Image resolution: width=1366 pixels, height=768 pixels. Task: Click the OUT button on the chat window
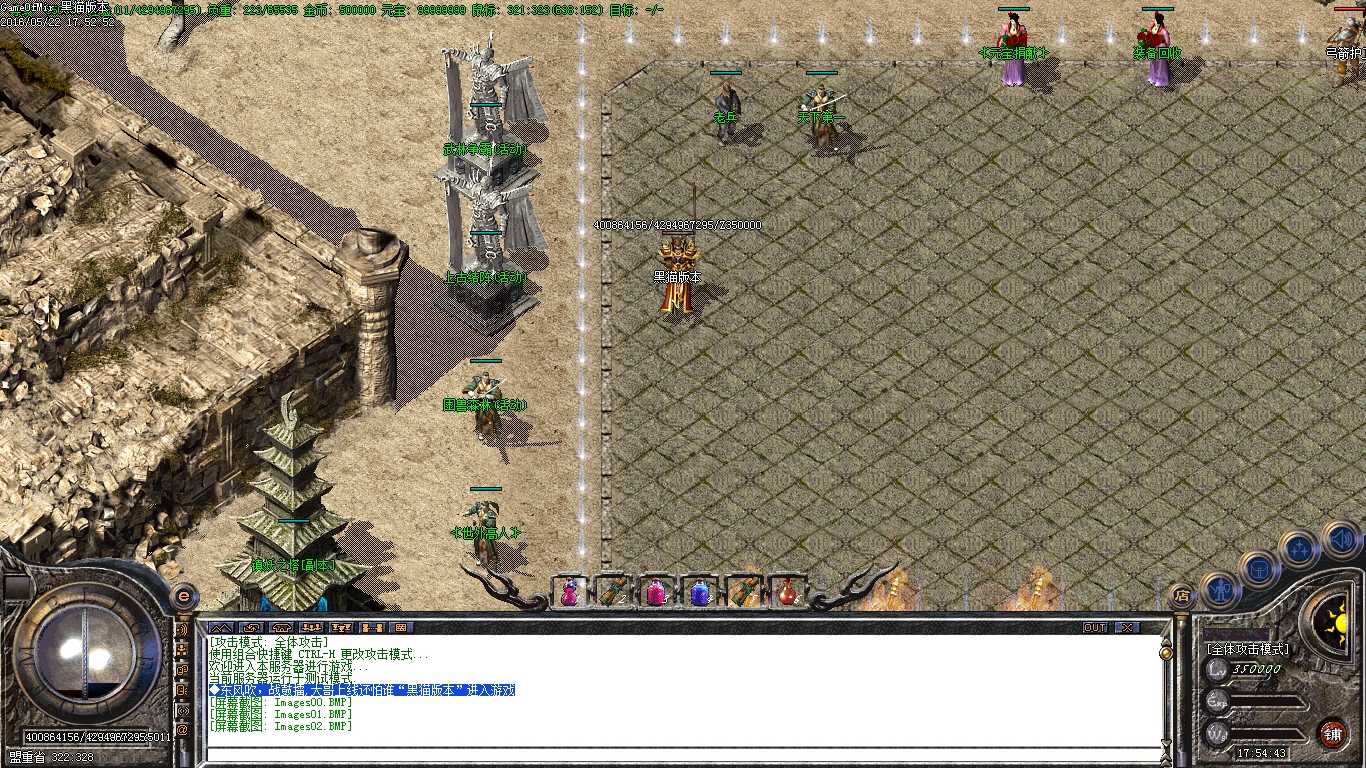pos(1094,625)
